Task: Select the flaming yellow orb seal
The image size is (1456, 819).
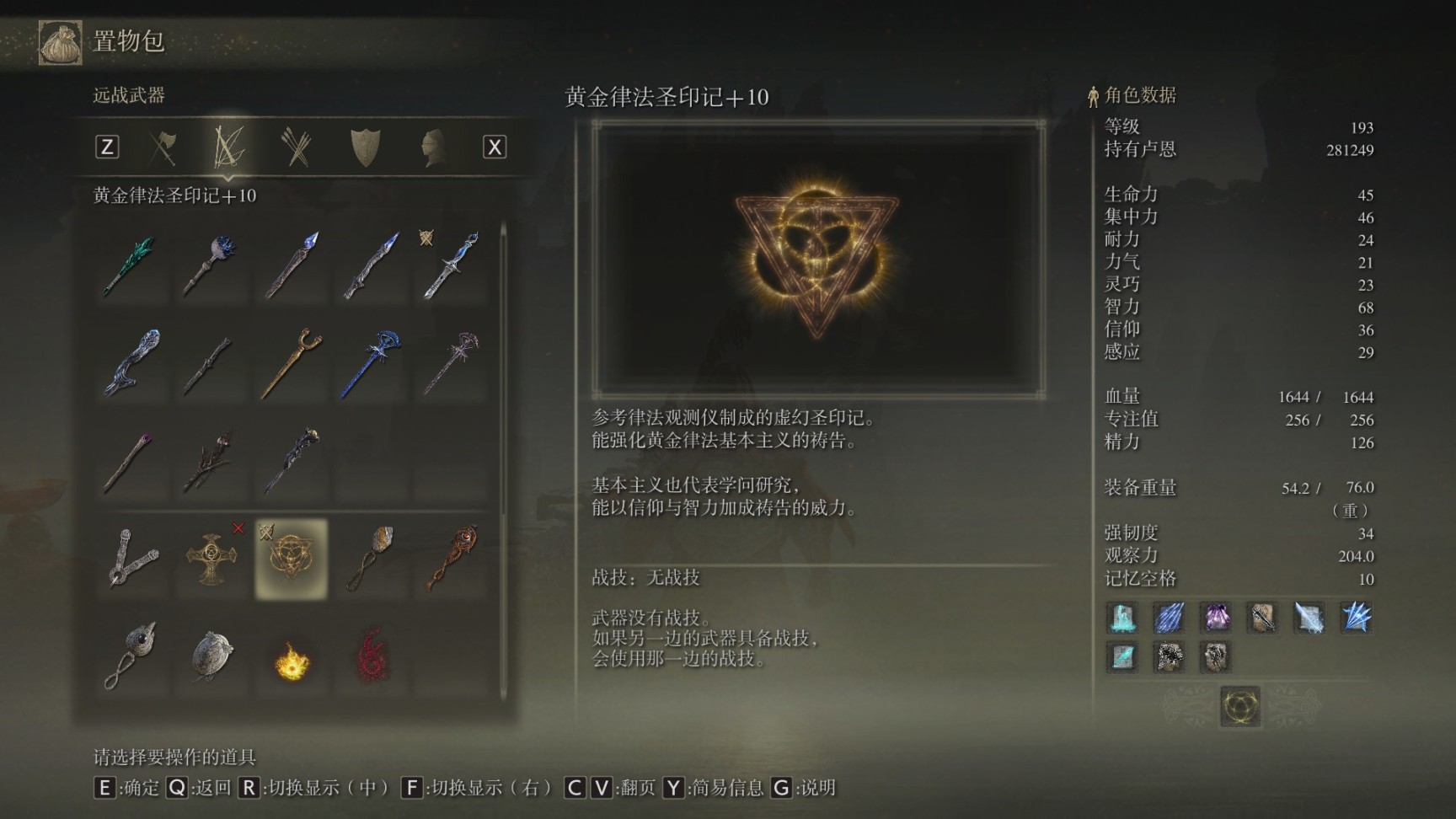Action: click(x=292, y=659)
